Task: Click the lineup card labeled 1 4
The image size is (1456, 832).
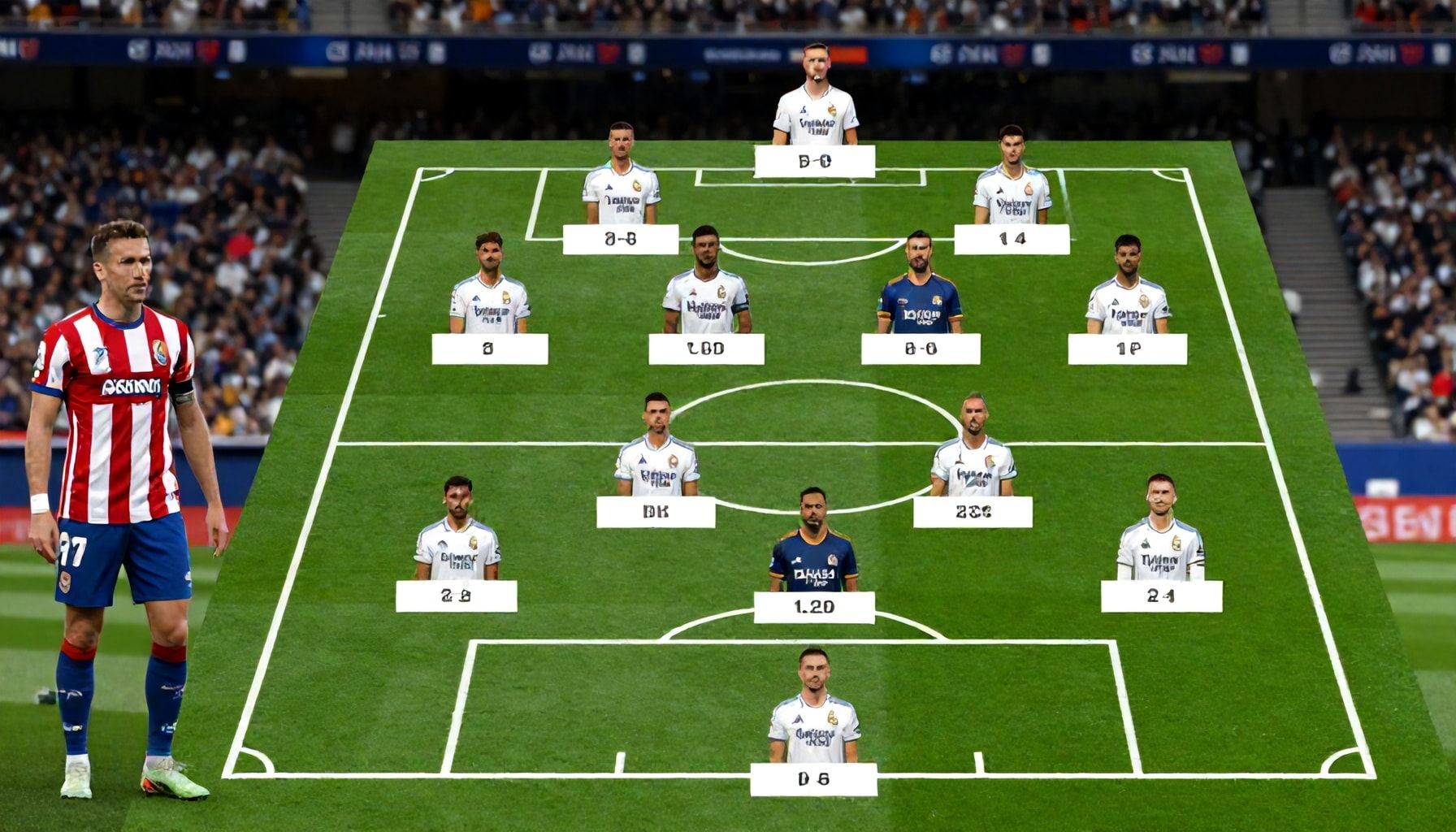Action: pos(1012,239)
